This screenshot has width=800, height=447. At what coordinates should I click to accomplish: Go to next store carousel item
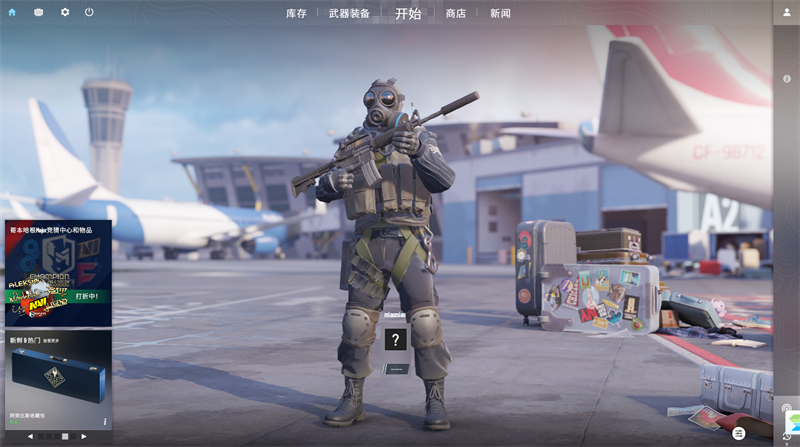tap(84, 436)
